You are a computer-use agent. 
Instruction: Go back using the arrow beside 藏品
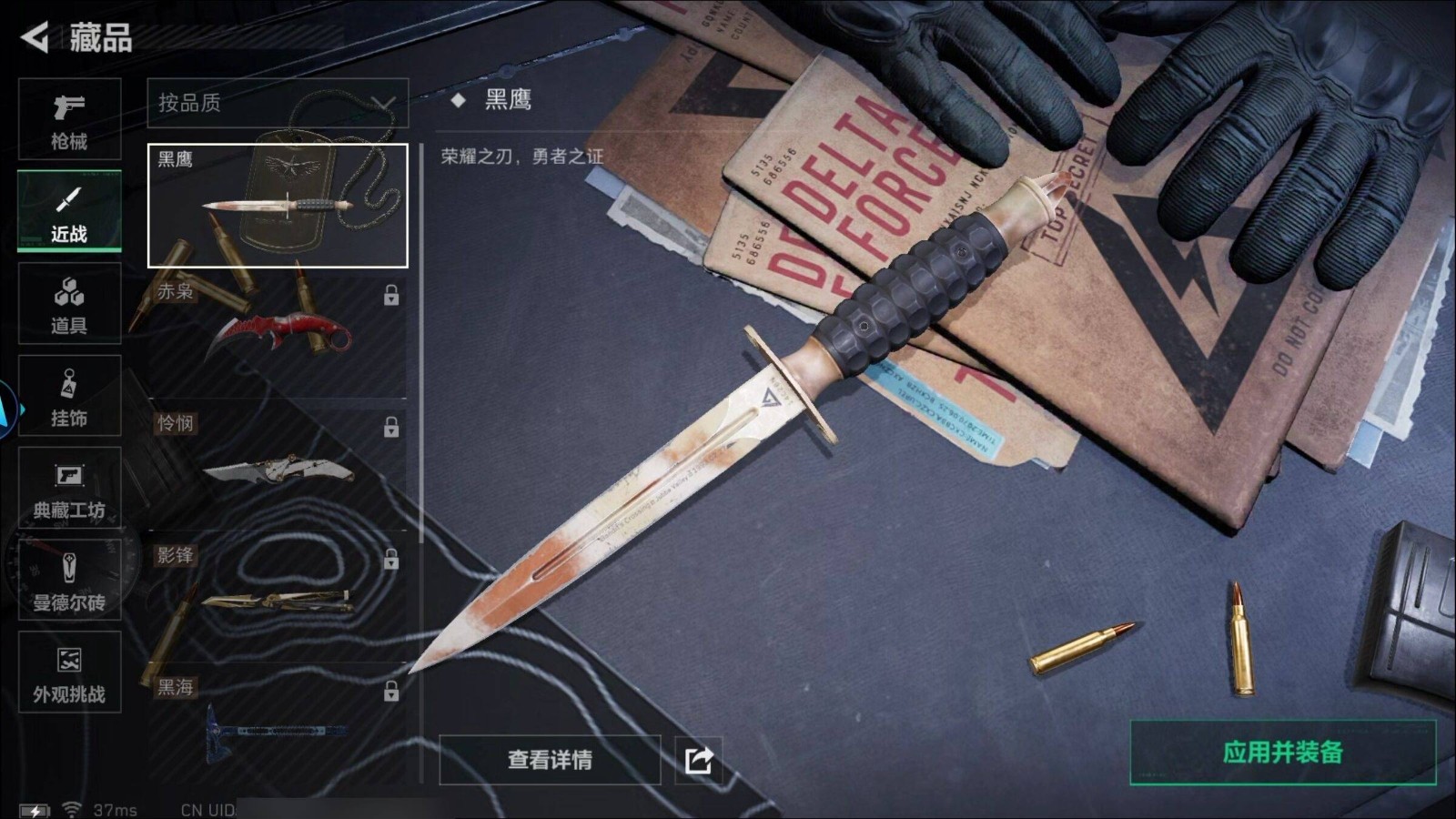(x=35, y=37)
